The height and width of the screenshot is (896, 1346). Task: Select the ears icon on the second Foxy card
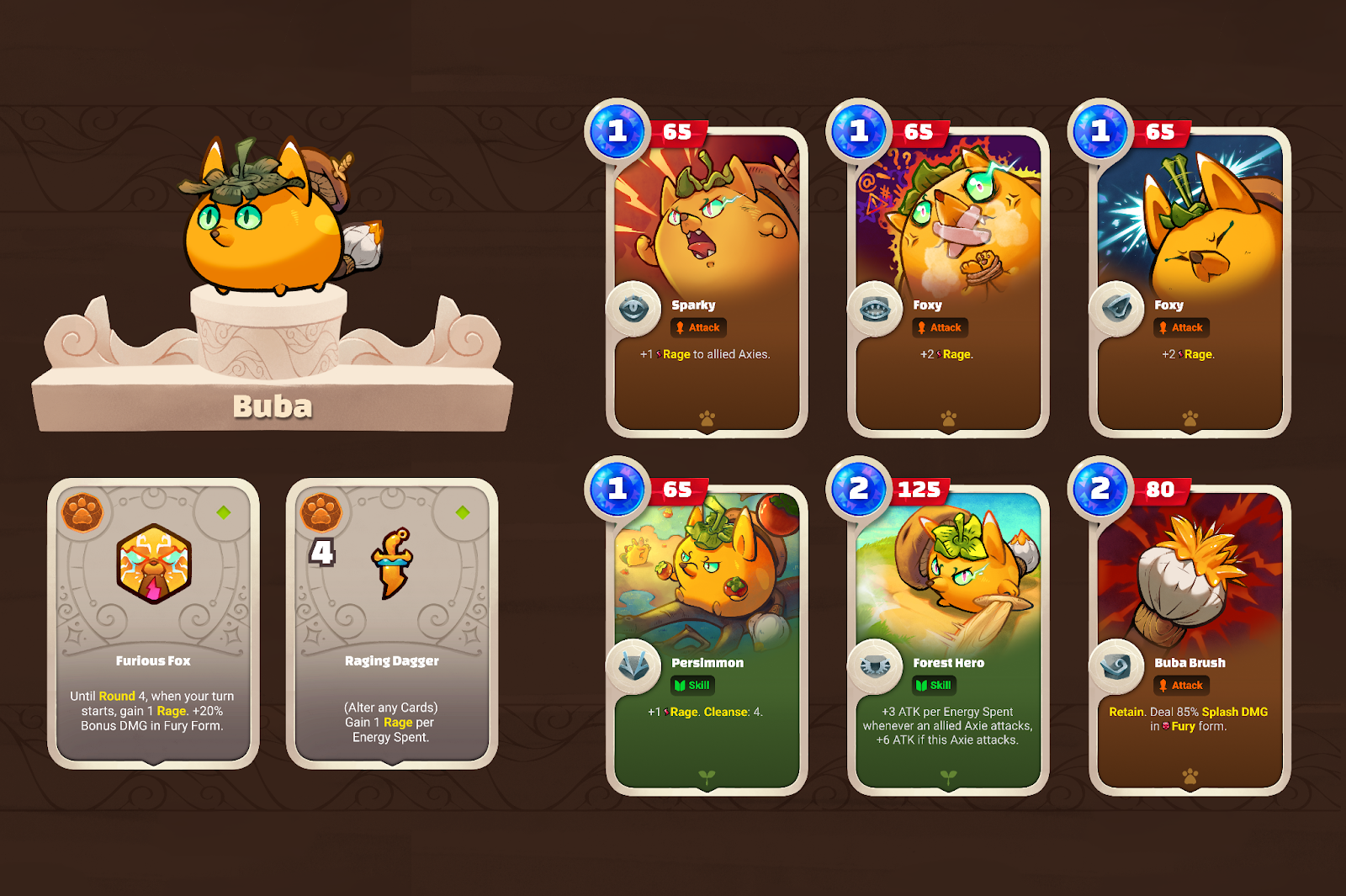tap(1116, 309)
